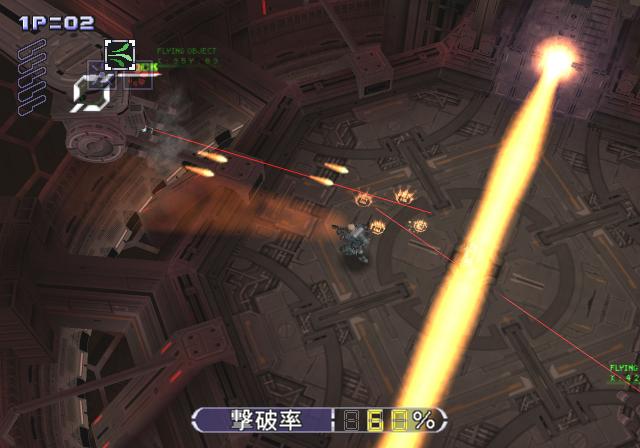
Task: Click the dim blue weapon icon
Action: click(x=100, y=76)
